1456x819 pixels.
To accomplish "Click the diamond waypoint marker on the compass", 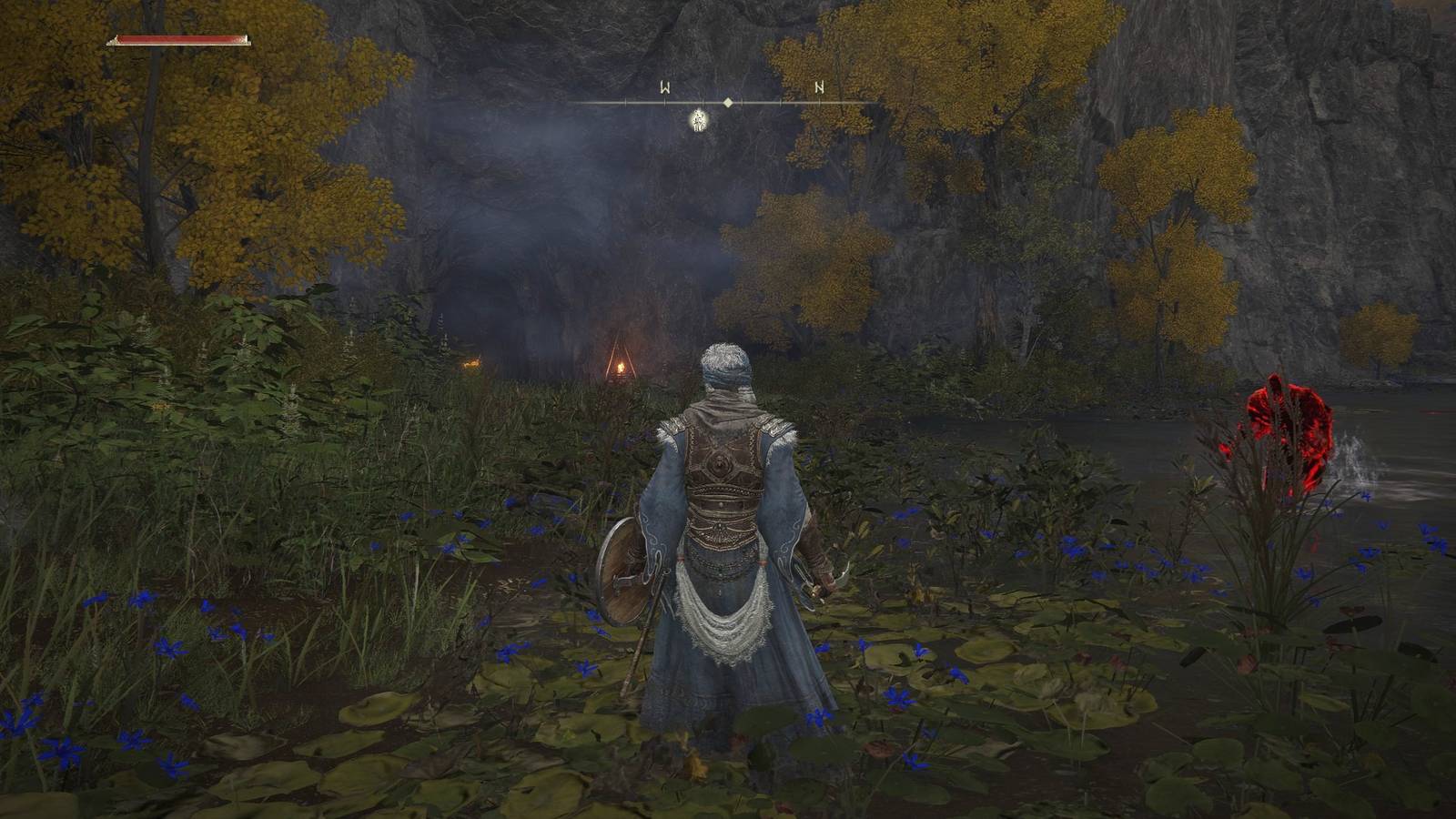I will [x=727, y=102].
